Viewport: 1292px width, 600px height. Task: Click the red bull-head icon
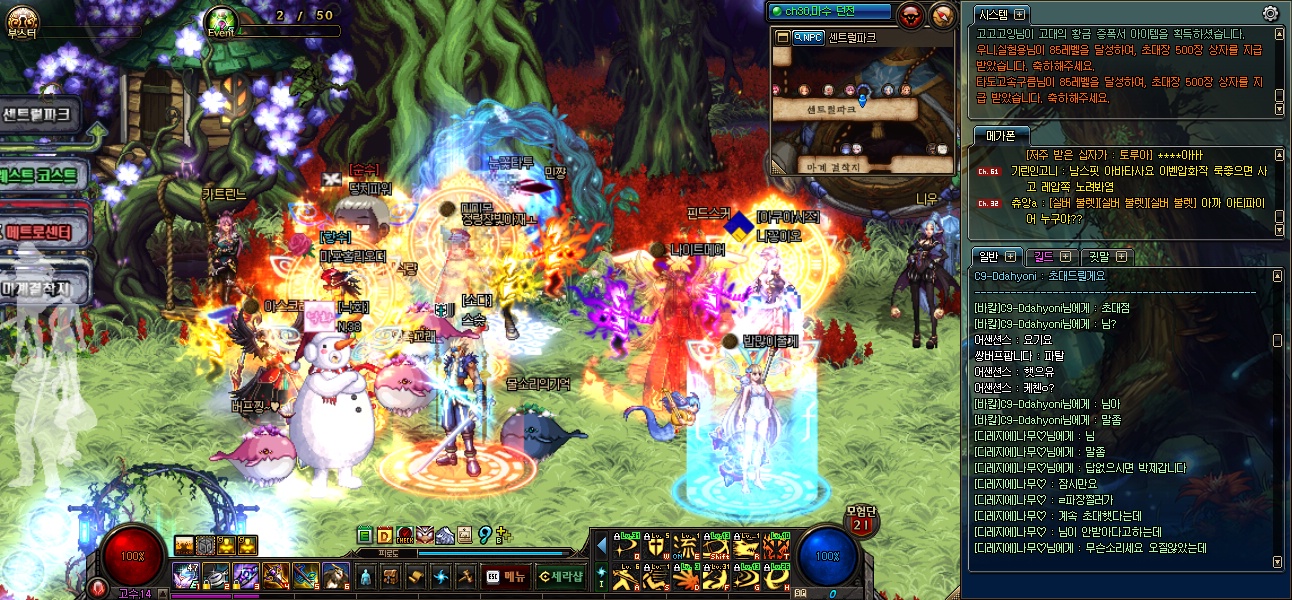pos(911,14)
